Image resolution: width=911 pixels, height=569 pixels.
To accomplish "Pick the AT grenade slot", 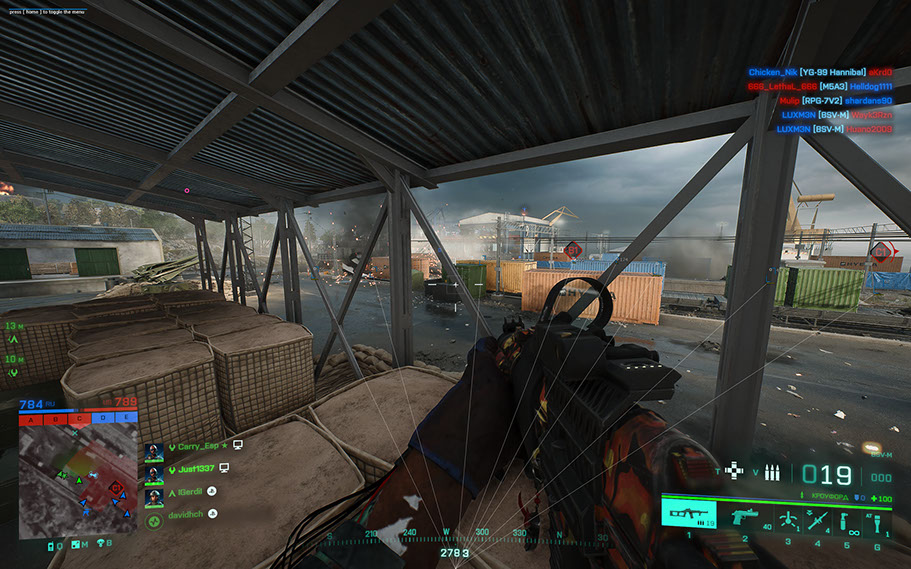I will pyautogui.click(x=877, y=520).
